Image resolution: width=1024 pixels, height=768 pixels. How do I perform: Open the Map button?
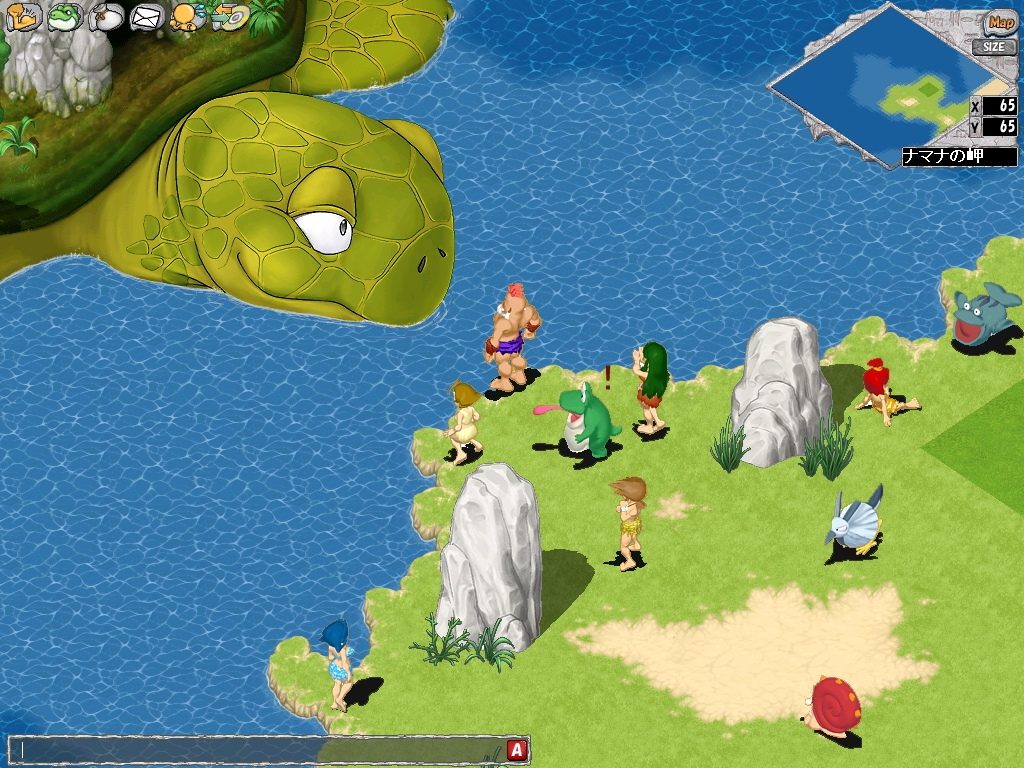[x=999, y=22]
